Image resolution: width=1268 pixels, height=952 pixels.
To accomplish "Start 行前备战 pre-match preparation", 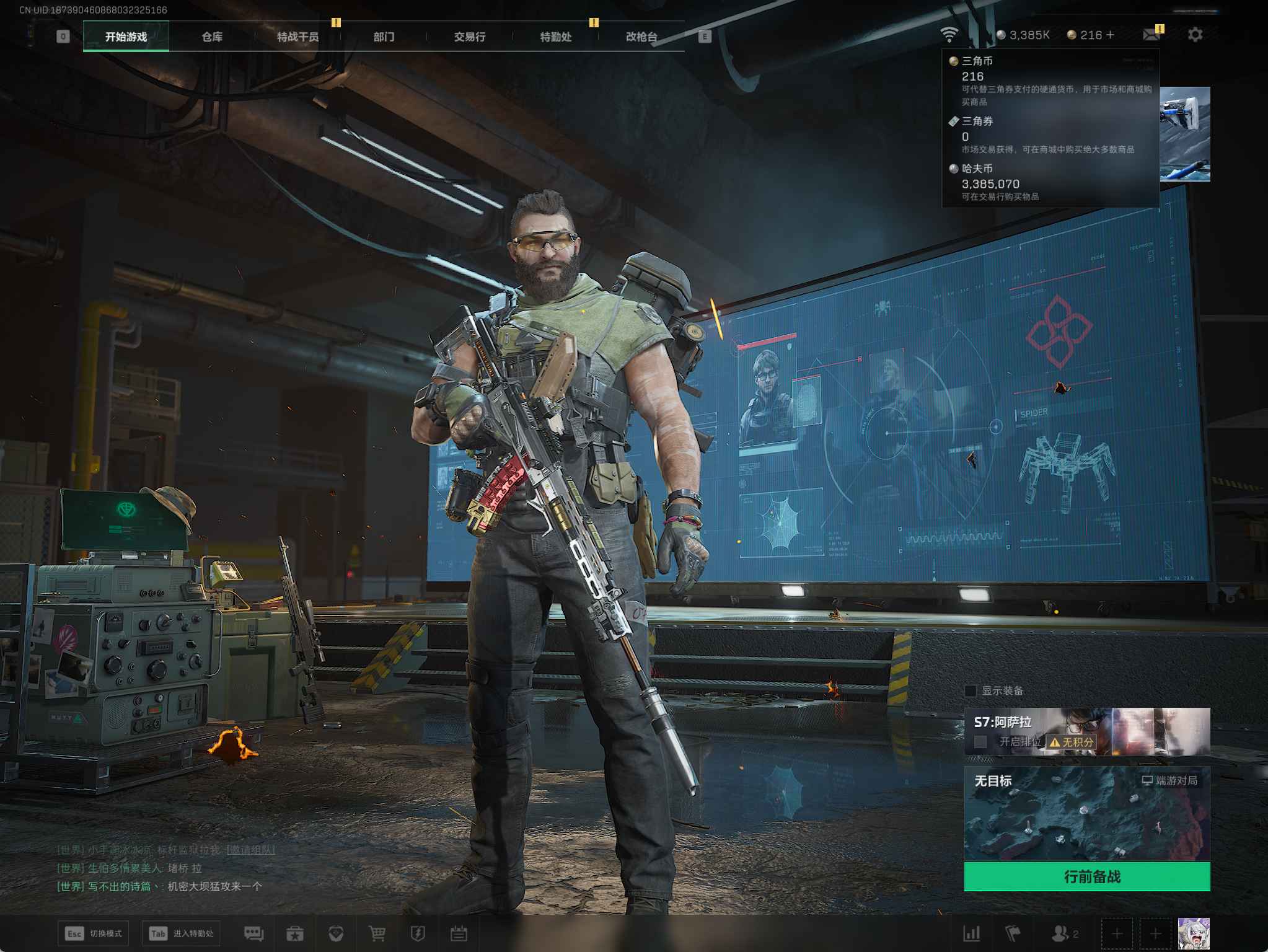I will [x=1086, y=876].
